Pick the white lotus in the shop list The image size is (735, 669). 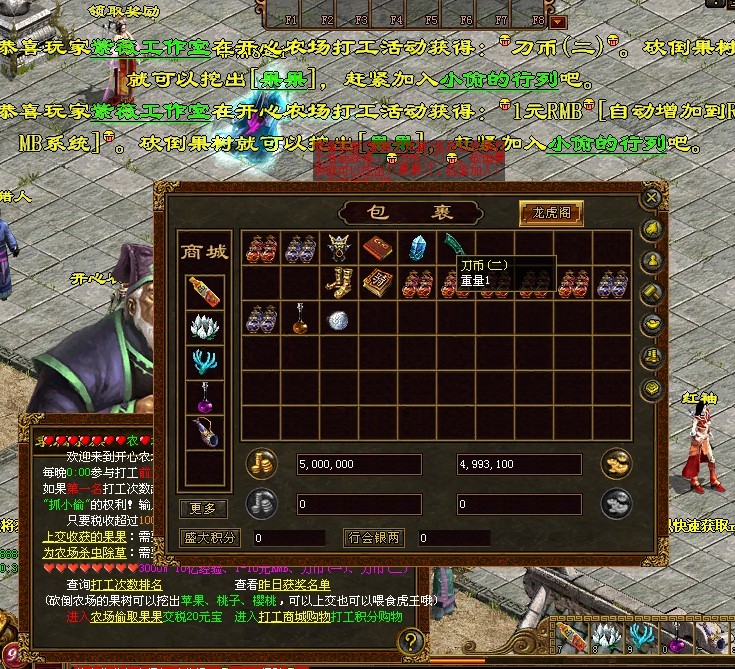pyautogui.click(x=204, y=326)
